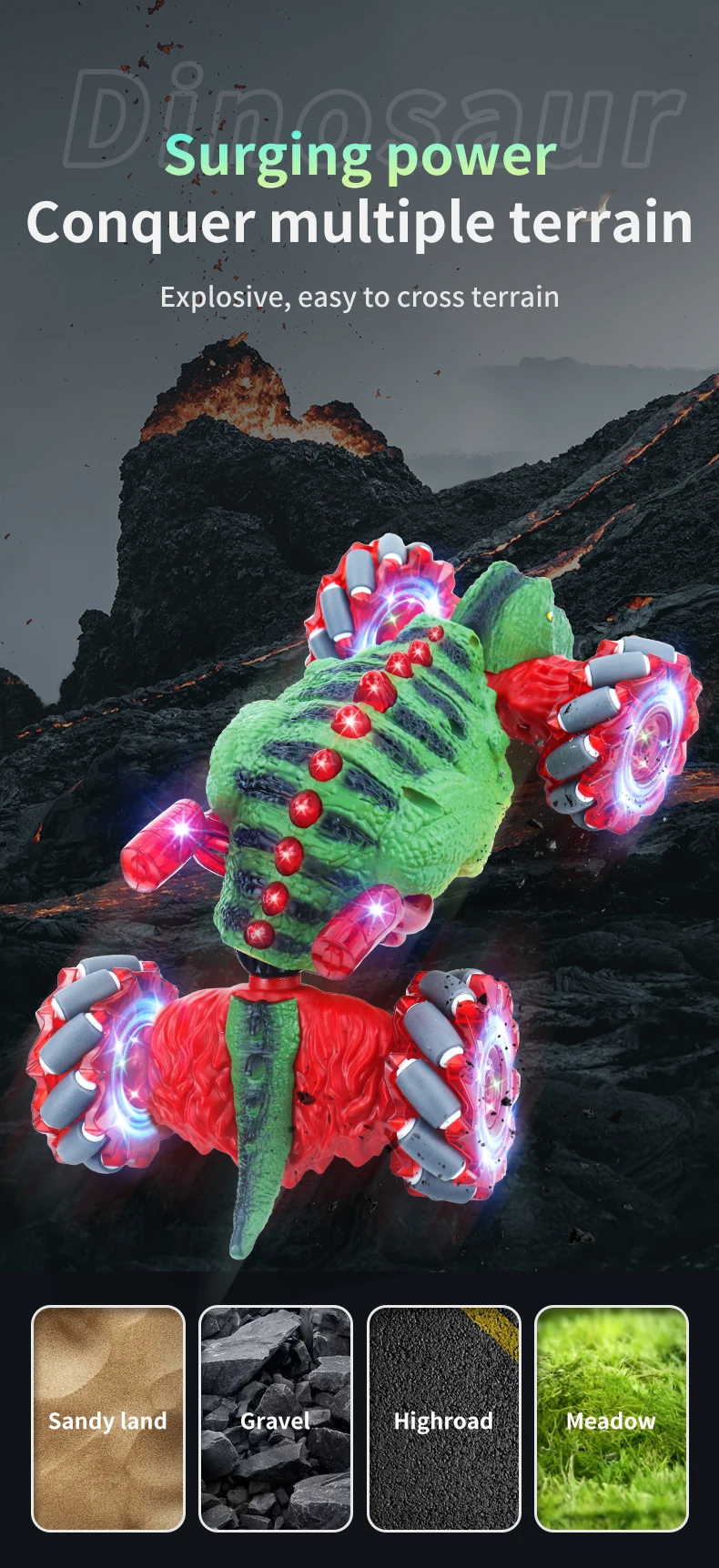The height and width of the screenshot is (1568, 719).
Task: Choose the Gravel terrain tile
Action: click(276, 1418)
